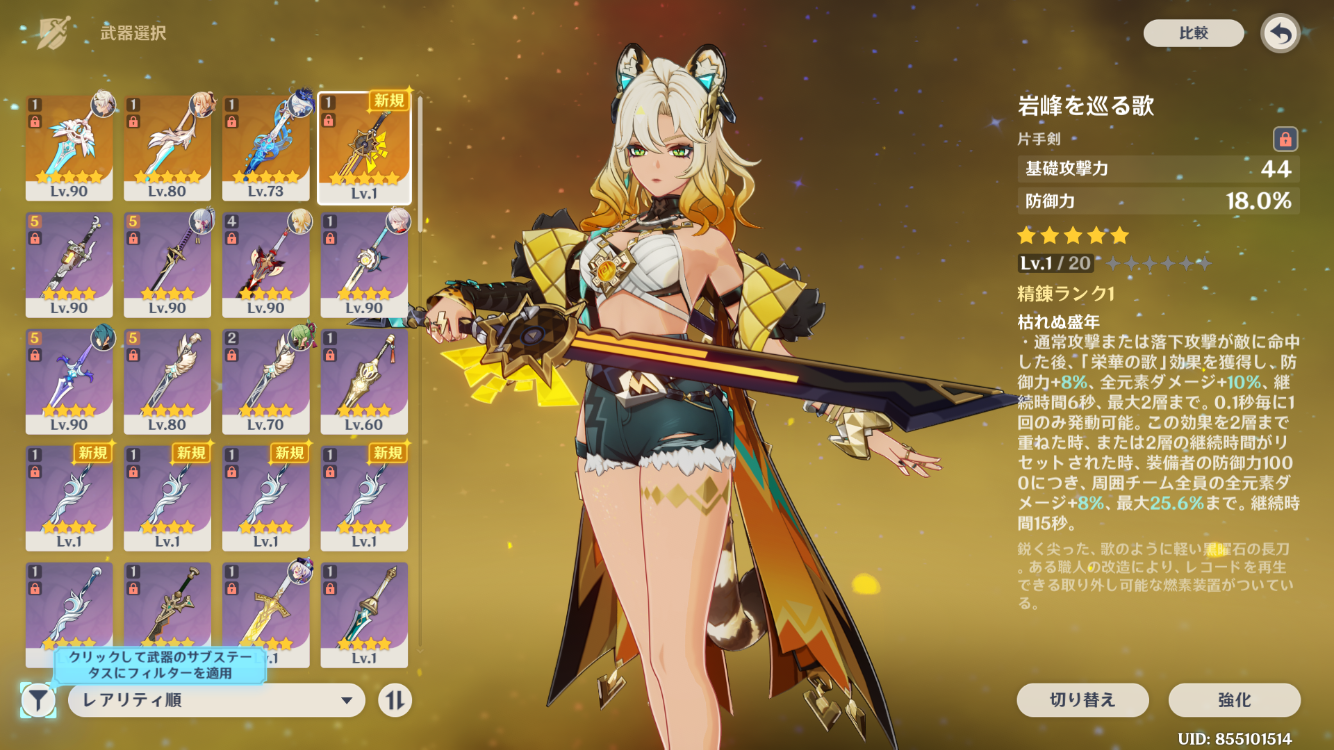Toggle the lock icon beside 片手剣
This screenshot has width=1334, height=750.
click(1285, 139)
